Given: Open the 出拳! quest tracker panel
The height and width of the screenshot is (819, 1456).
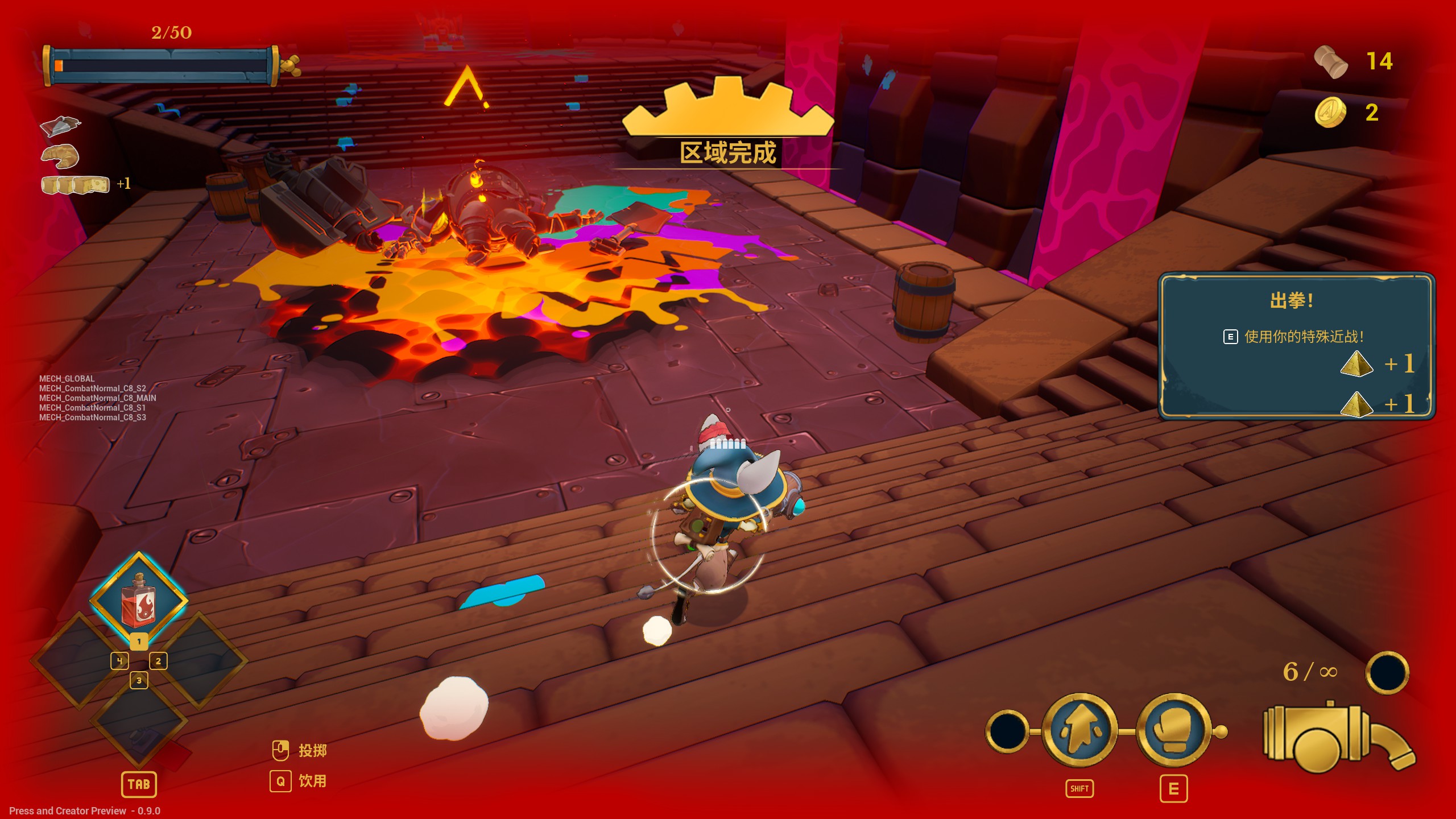Looking at the screenshot, I should click(x=1296, y=346).
